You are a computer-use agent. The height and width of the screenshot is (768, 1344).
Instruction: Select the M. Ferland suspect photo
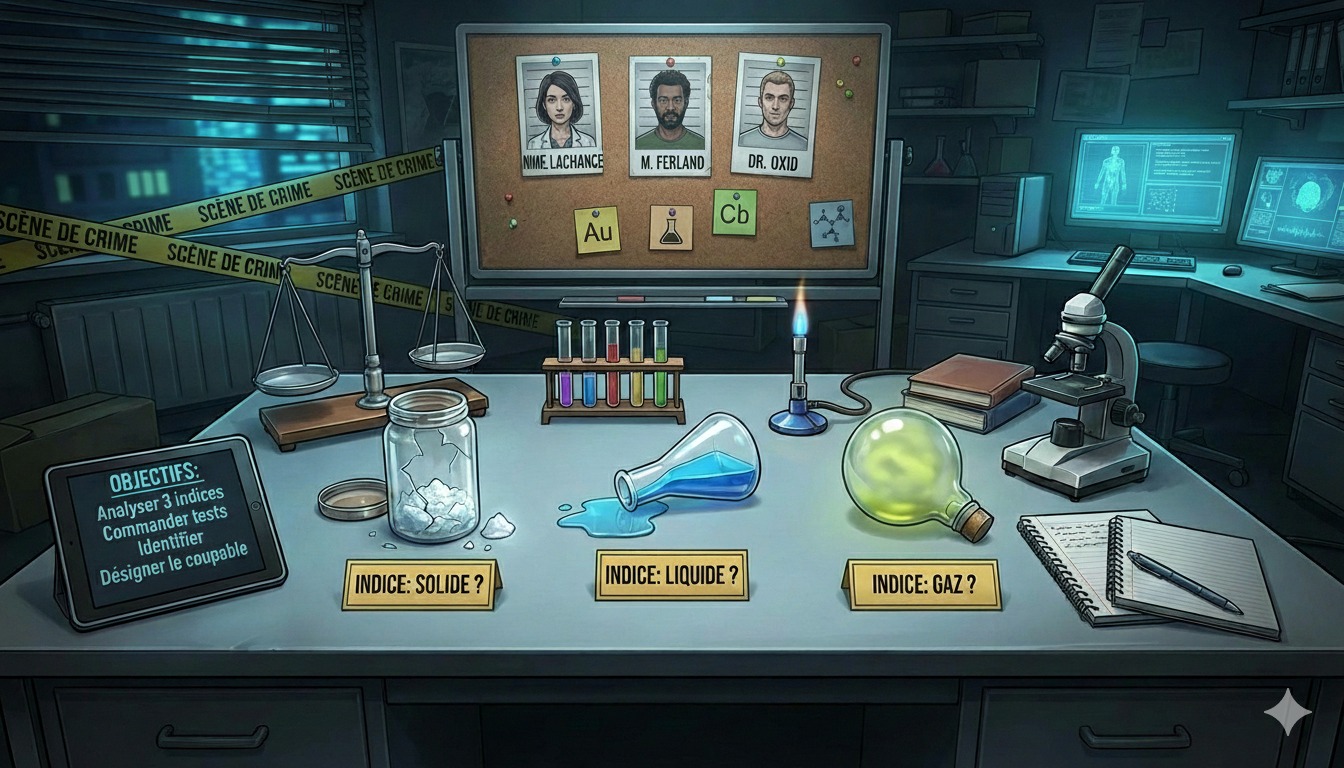click(x=670, y=116)
